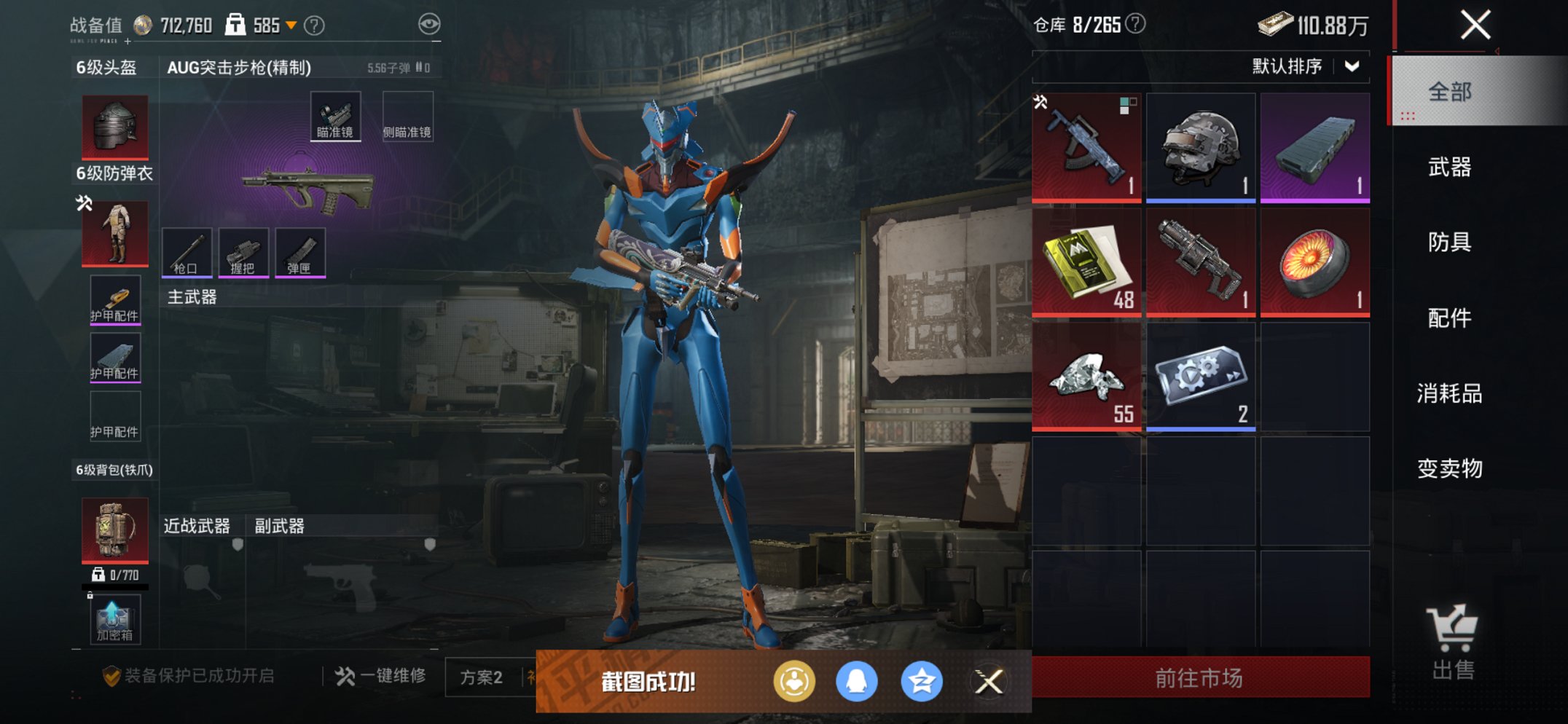Viewport: 1568px width, 724px height.
Task: Select the 全部 category tab
Action: click(1449, 92)
